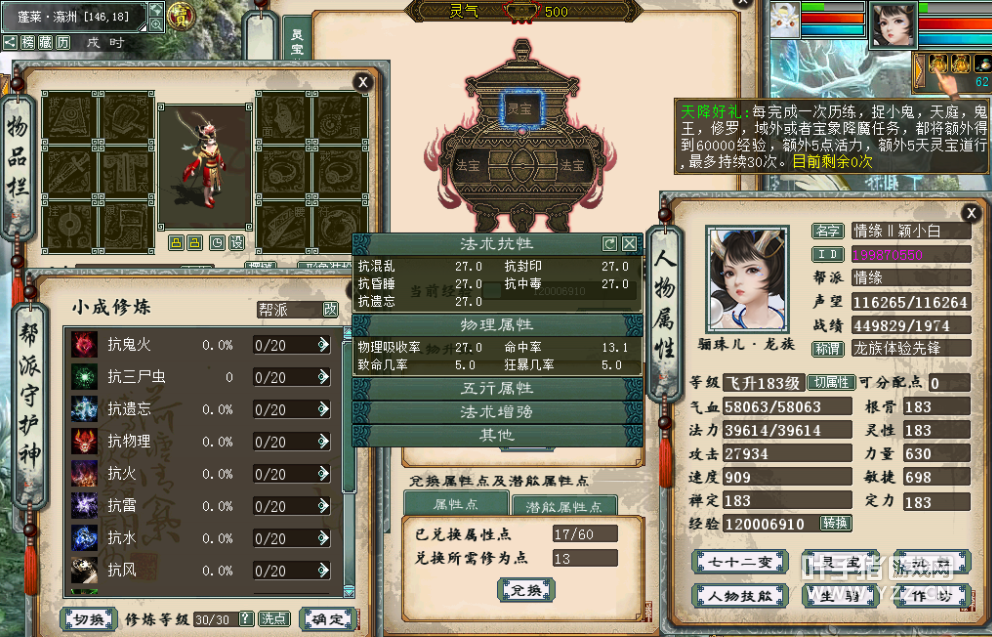This screenshot has width=992, height=637.
Task: Click the 灵宝 slot on the cauldron
Action: (518, 108)
